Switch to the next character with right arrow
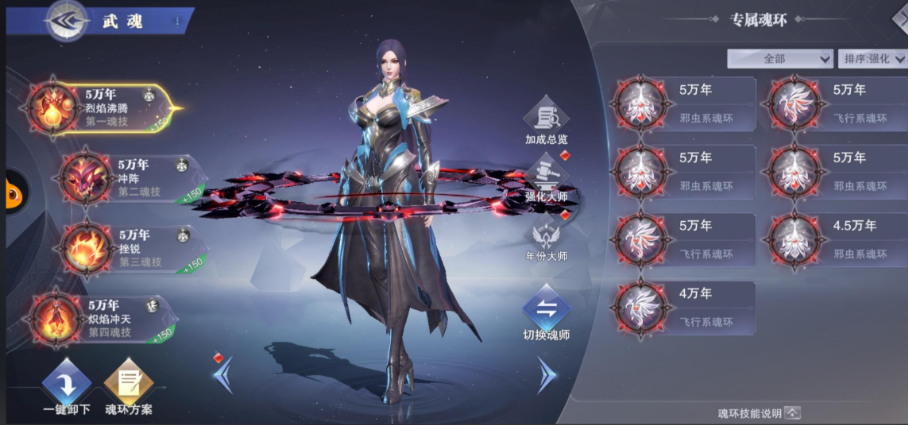Viewport: 908px width, 425px height. click(x=546, y=375)
